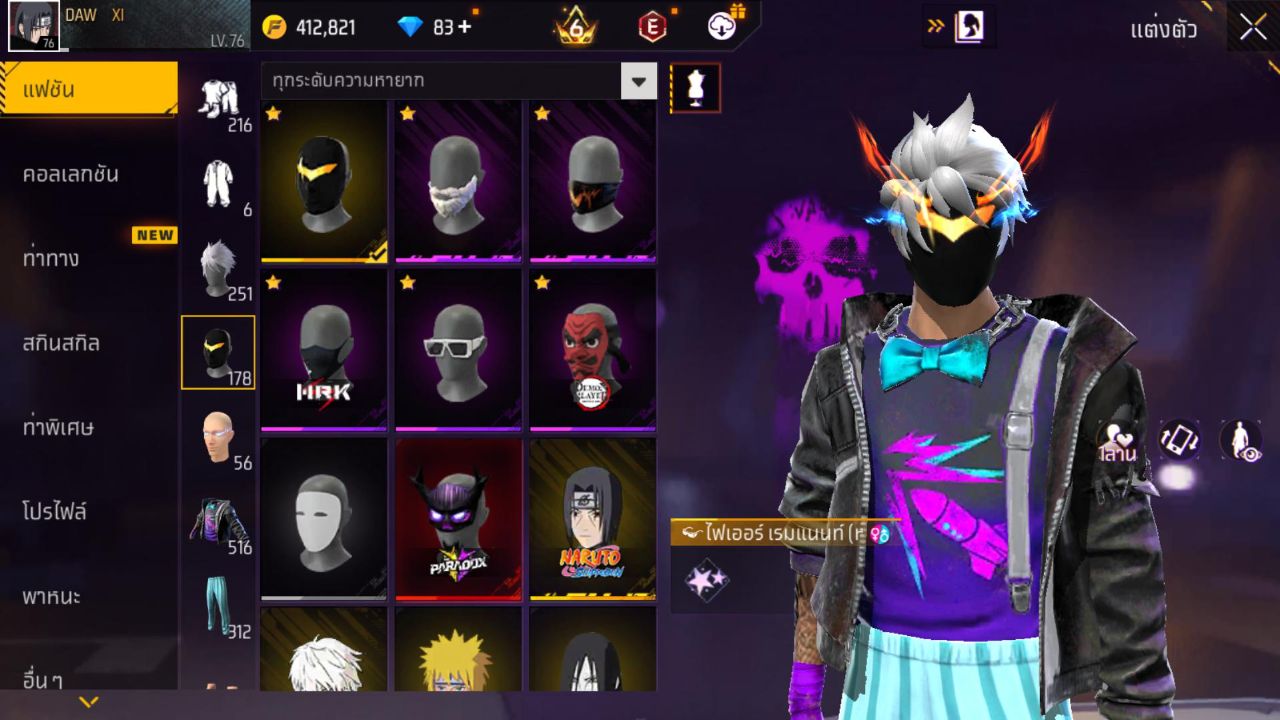Expand the อื่นๆ menu chevron at bottom left

click(x=90, y=700)
